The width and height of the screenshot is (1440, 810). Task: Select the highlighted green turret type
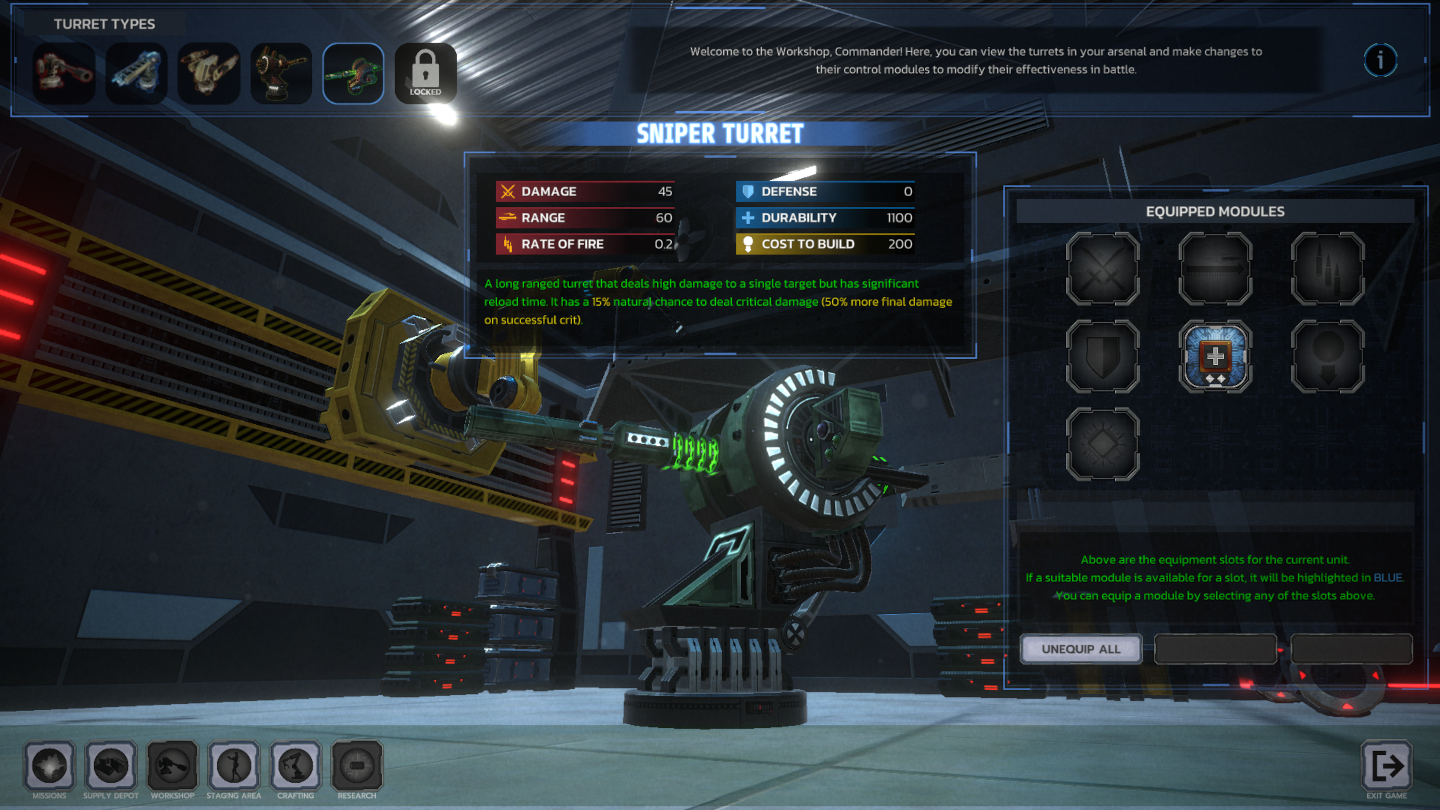353,72
